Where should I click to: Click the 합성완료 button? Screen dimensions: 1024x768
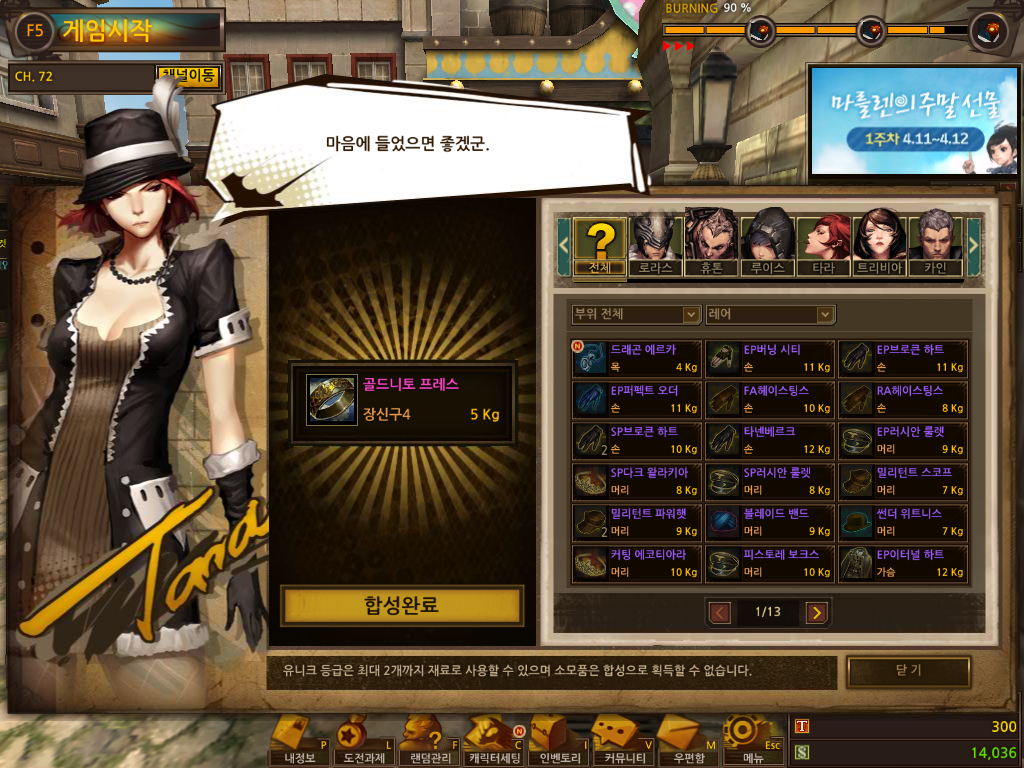pos(401,605)
